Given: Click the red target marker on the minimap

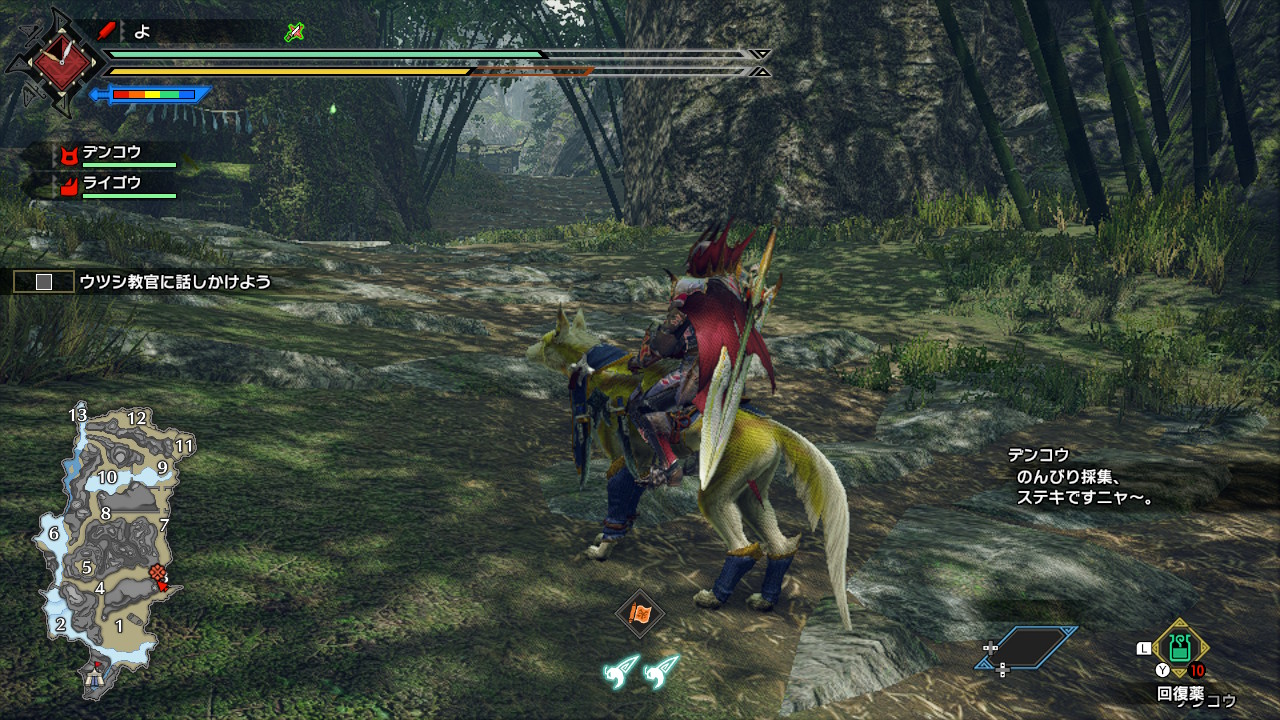Looking at the screenshot, I should tap(157, 573).
